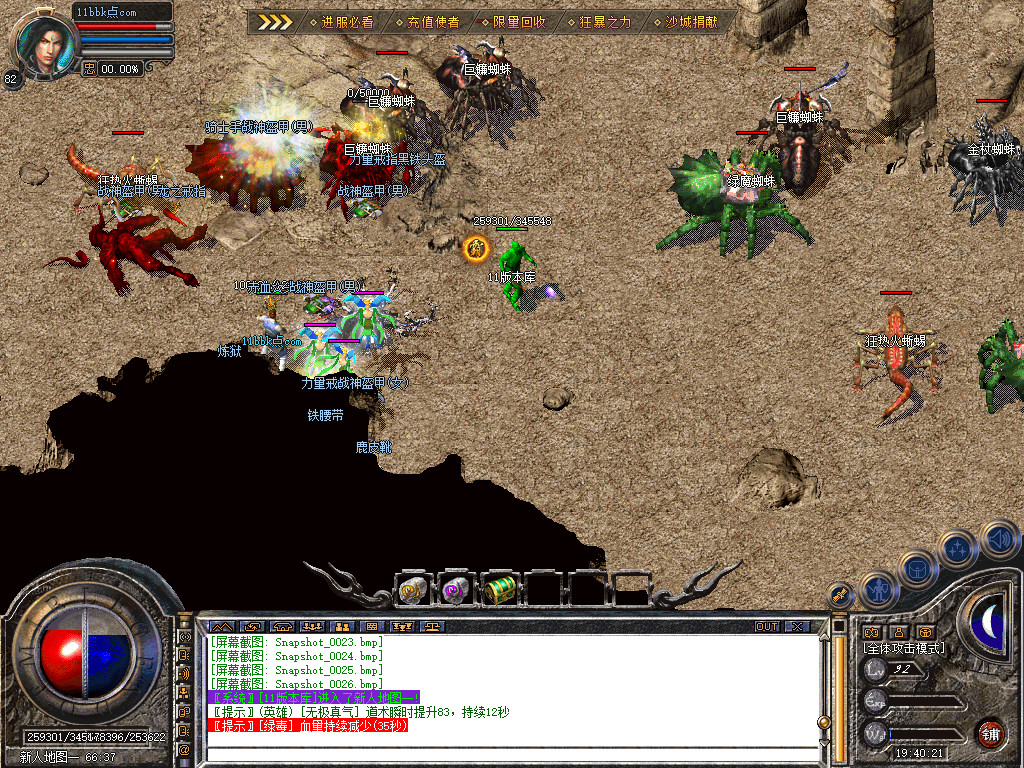
Task: Close the game with the X button
Action: point(797,626)
